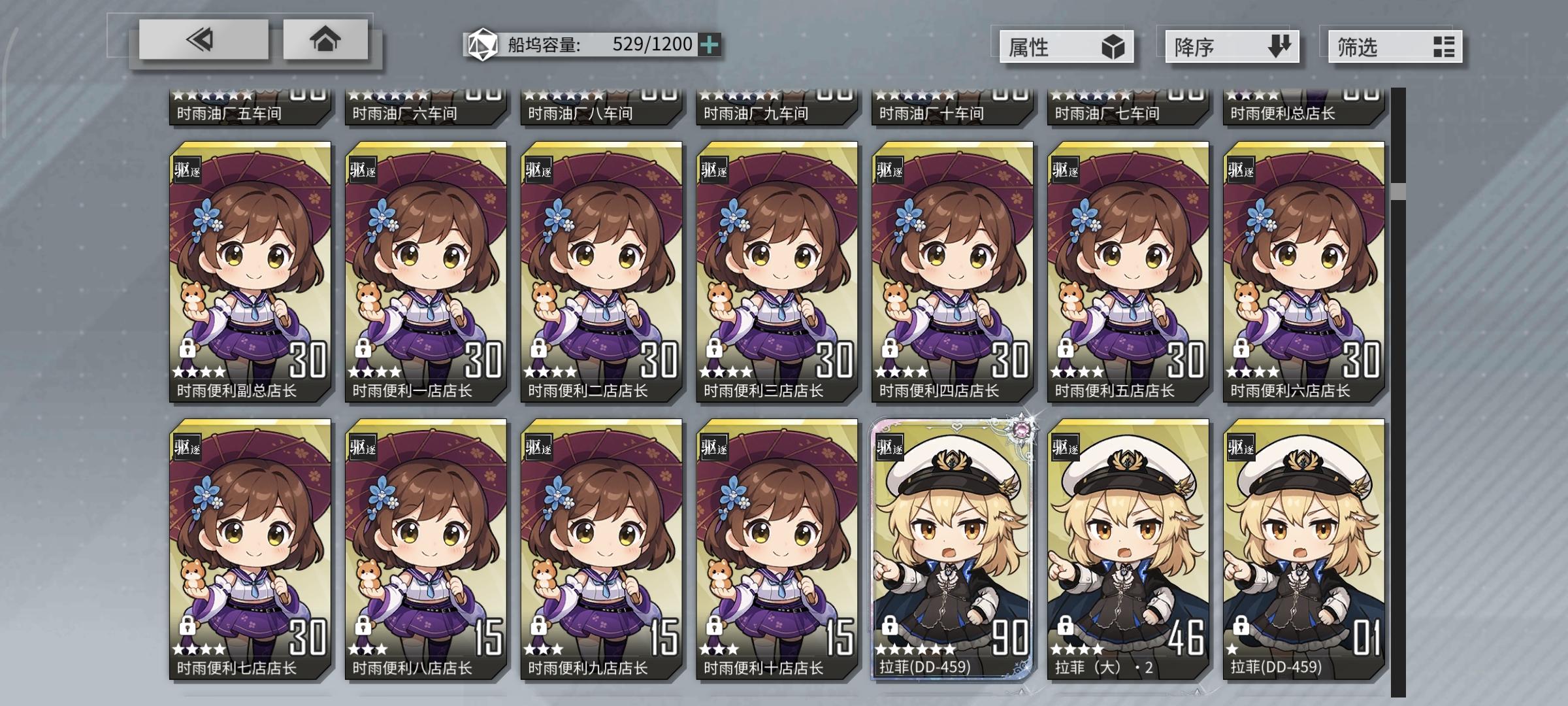1568x706 pixels.
Task: Click the home icon in the top bar
Action: point(325,41)
